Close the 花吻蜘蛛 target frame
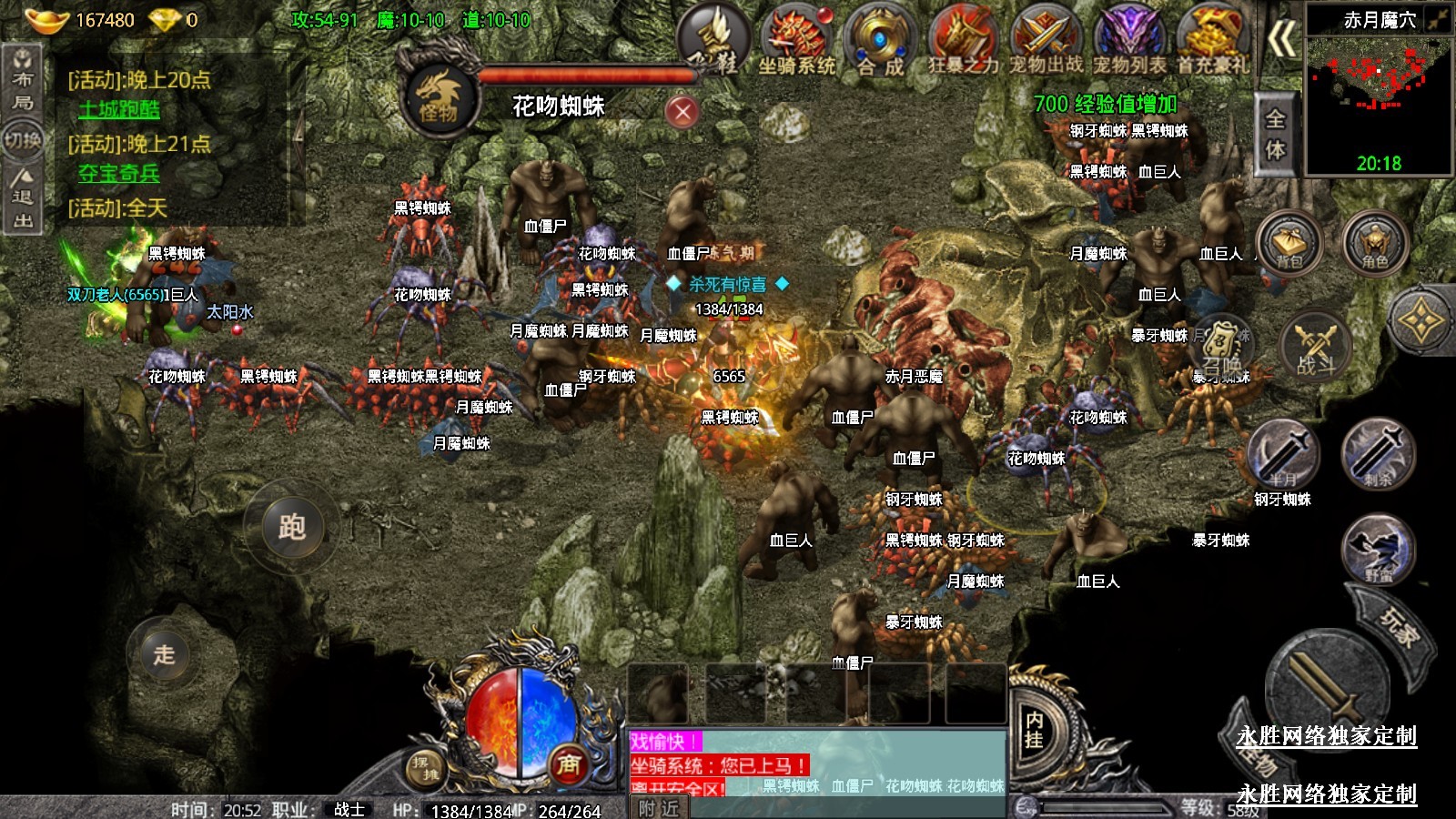This screenshot has height=819, width=1456. click(x=682, y=112)
